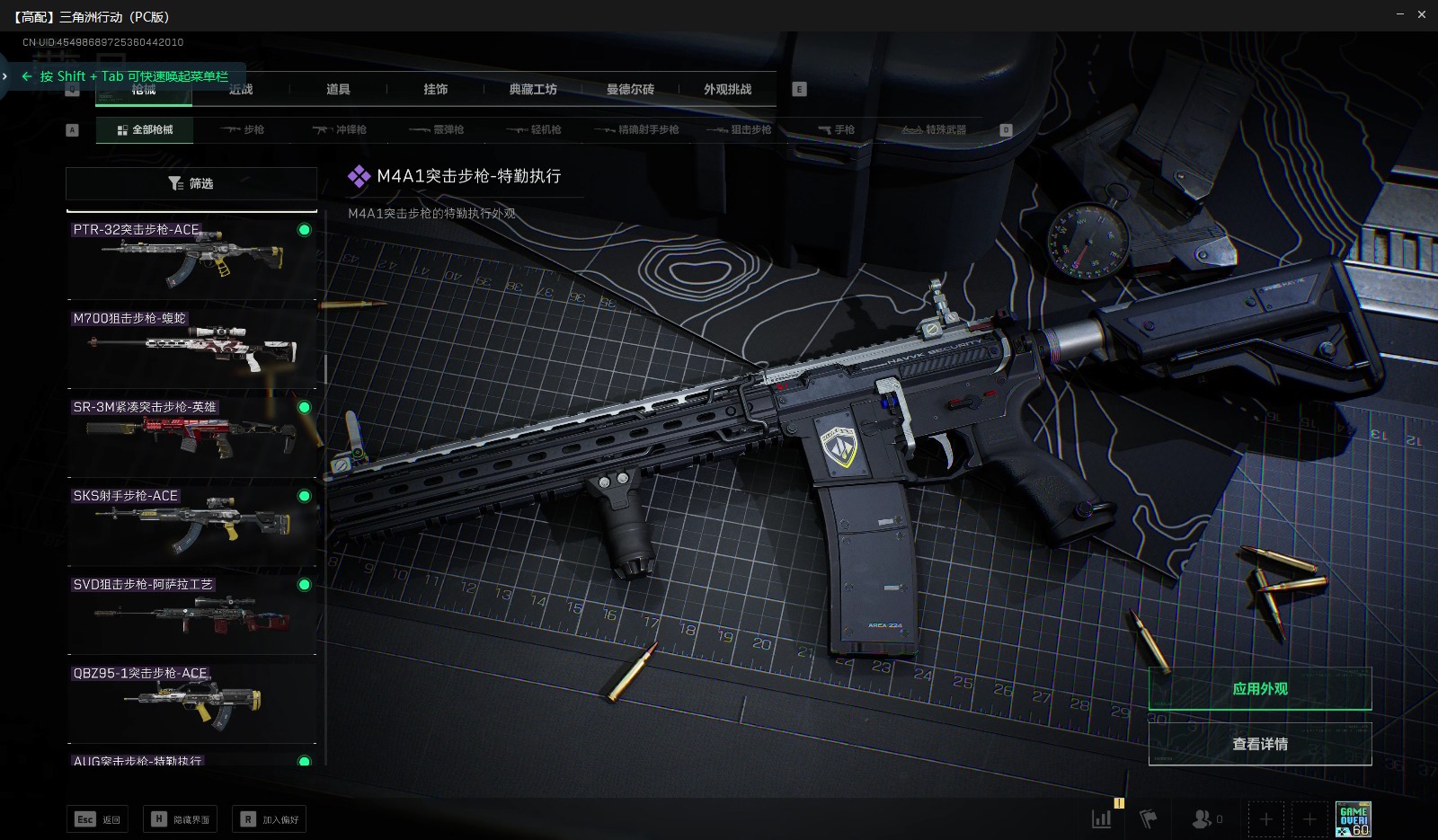Screen dimensions: 1438x840
Task: Open the 外观挑战 tab
Action: pos(727,89)
